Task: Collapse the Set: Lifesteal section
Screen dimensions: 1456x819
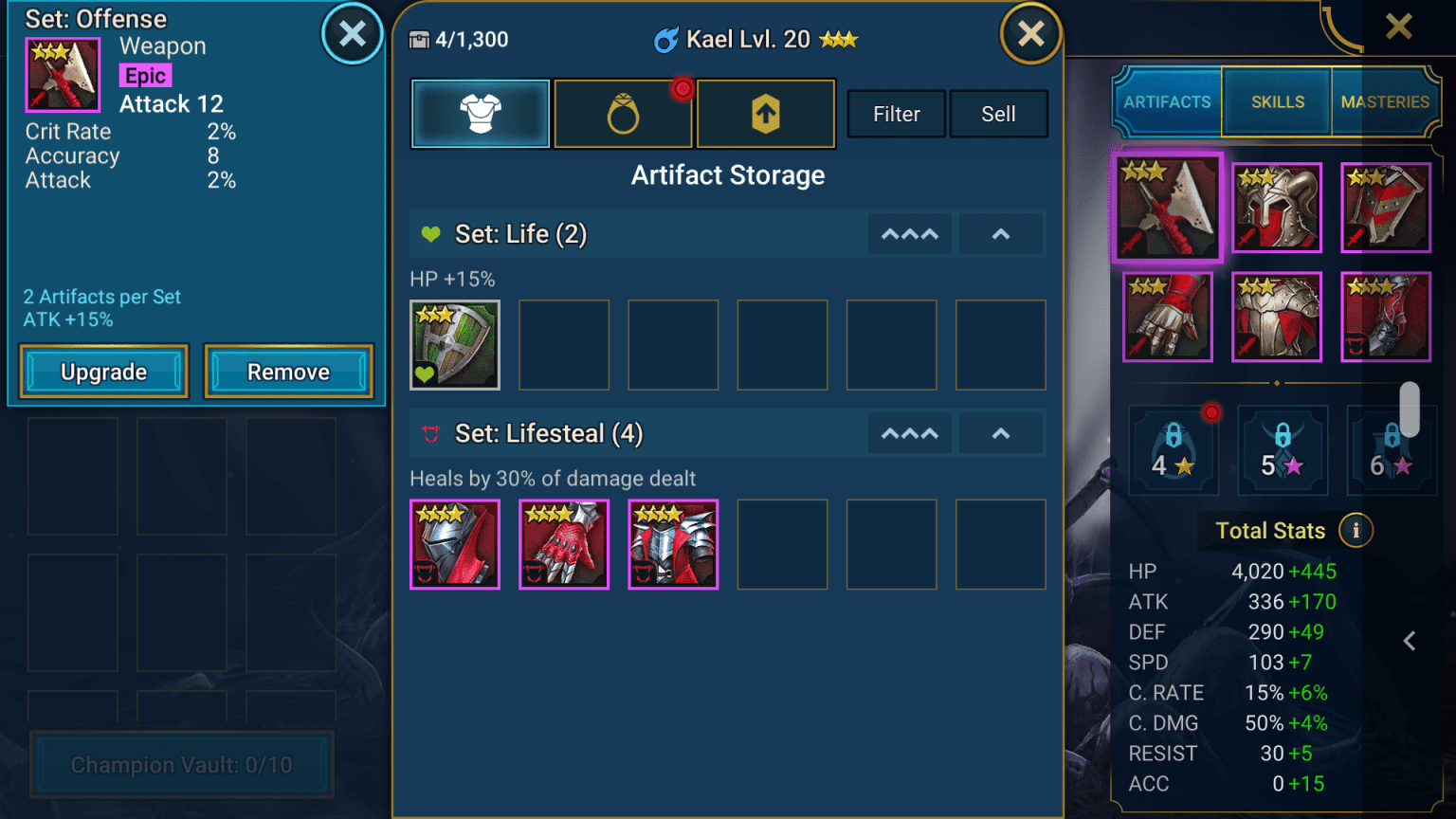Action: point(1001,433)
